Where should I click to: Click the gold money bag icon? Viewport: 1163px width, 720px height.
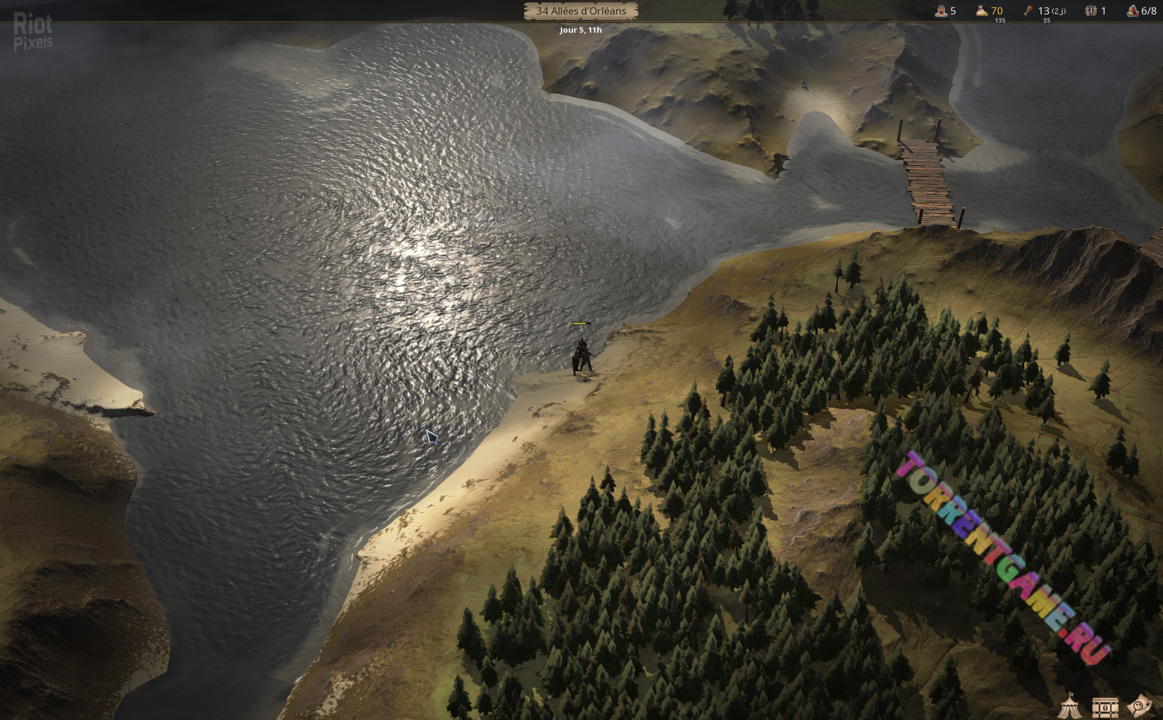982,11
